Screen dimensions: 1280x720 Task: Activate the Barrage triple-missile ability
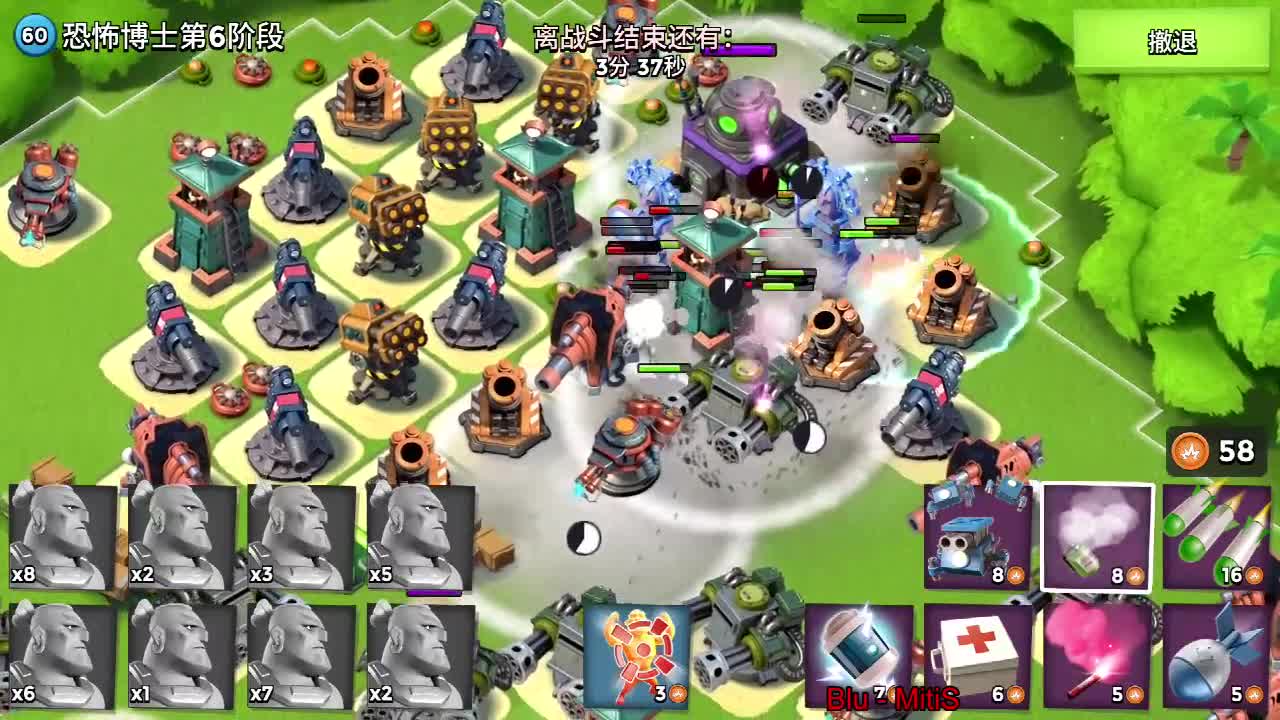(1215, 536)
